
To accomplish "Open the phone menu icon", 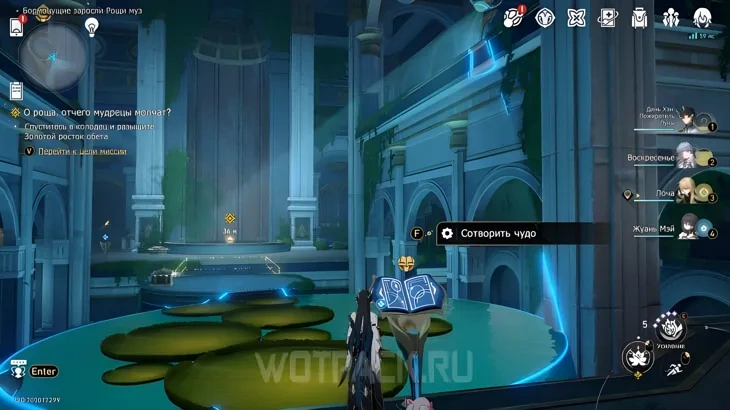I will click(17, 27).
